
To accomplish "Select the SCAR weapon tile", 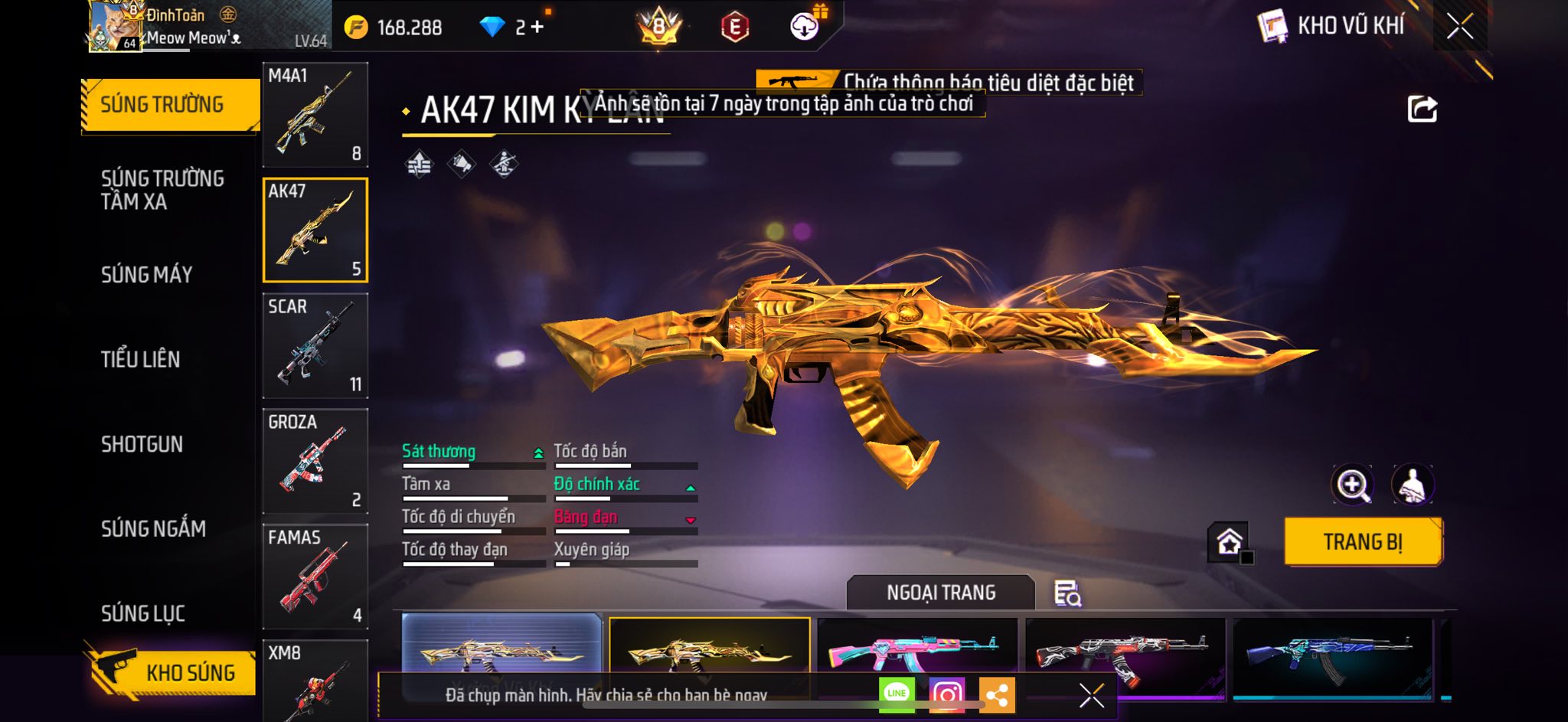I will [x=315, y=345].
